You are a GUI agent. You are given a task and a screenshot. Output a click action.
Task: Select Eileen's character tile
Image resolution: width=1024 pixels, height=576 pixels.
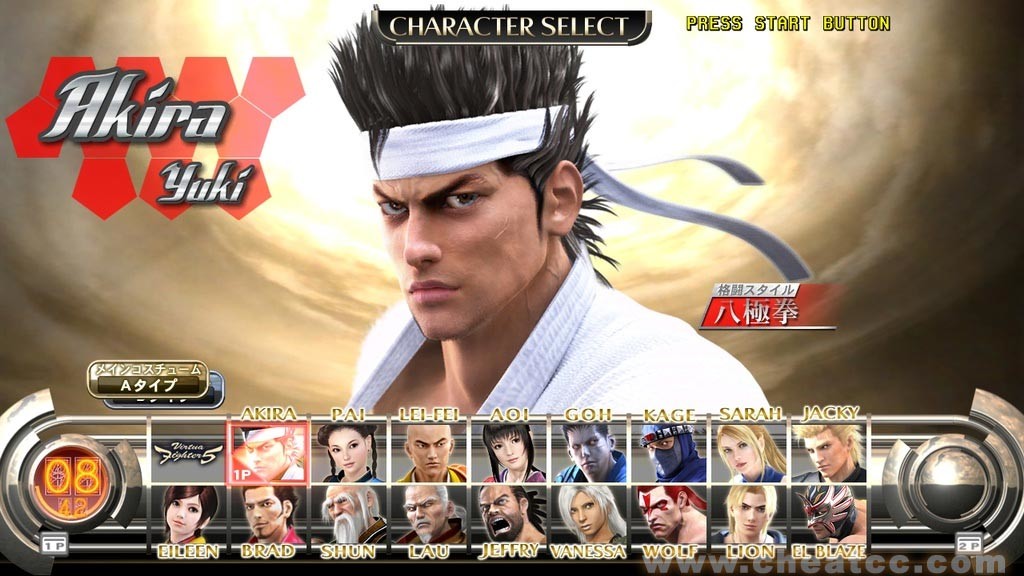coord(187,514)
